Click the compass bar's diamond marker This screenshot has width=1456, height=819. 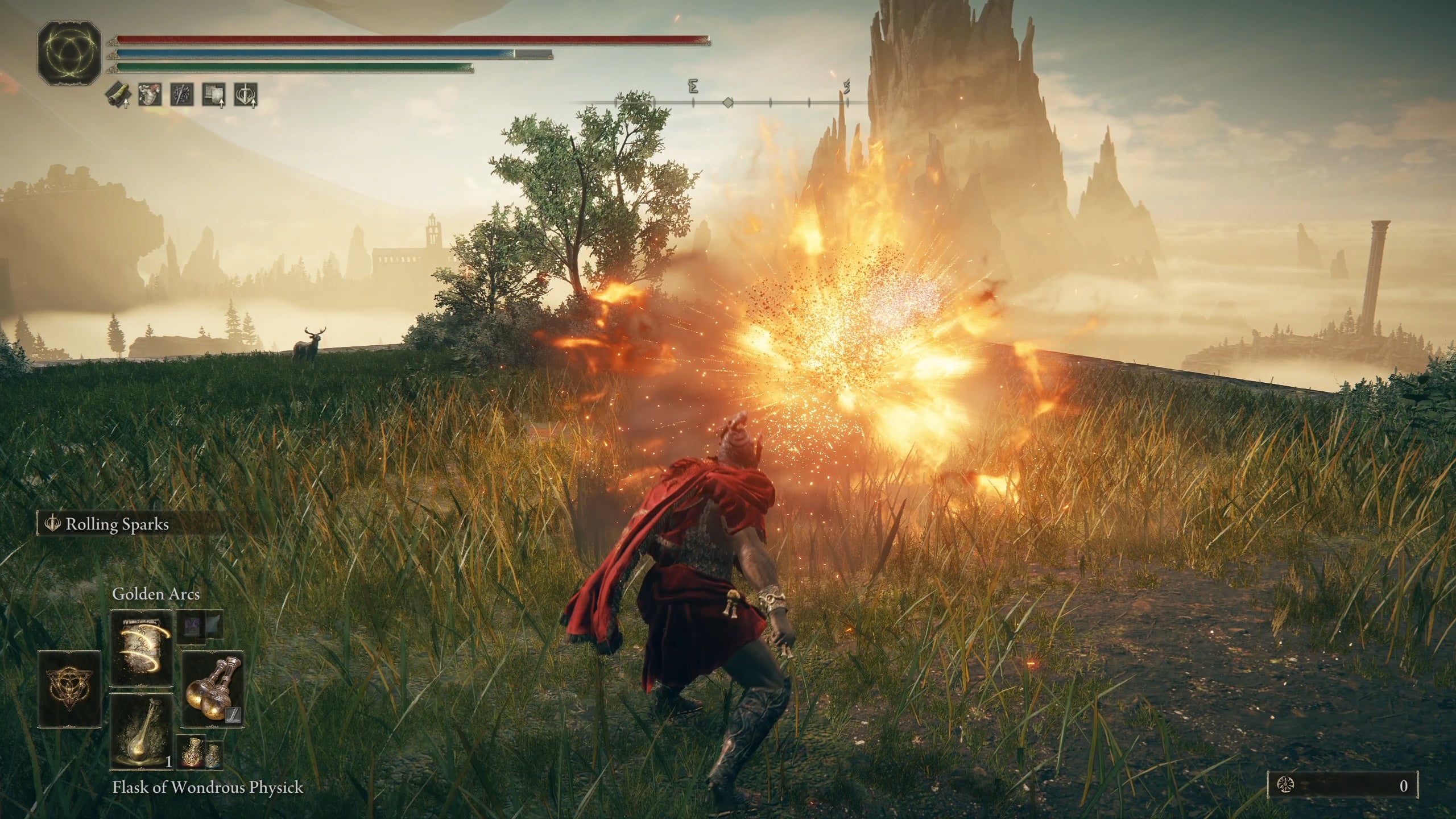click(x=727, y=103)
